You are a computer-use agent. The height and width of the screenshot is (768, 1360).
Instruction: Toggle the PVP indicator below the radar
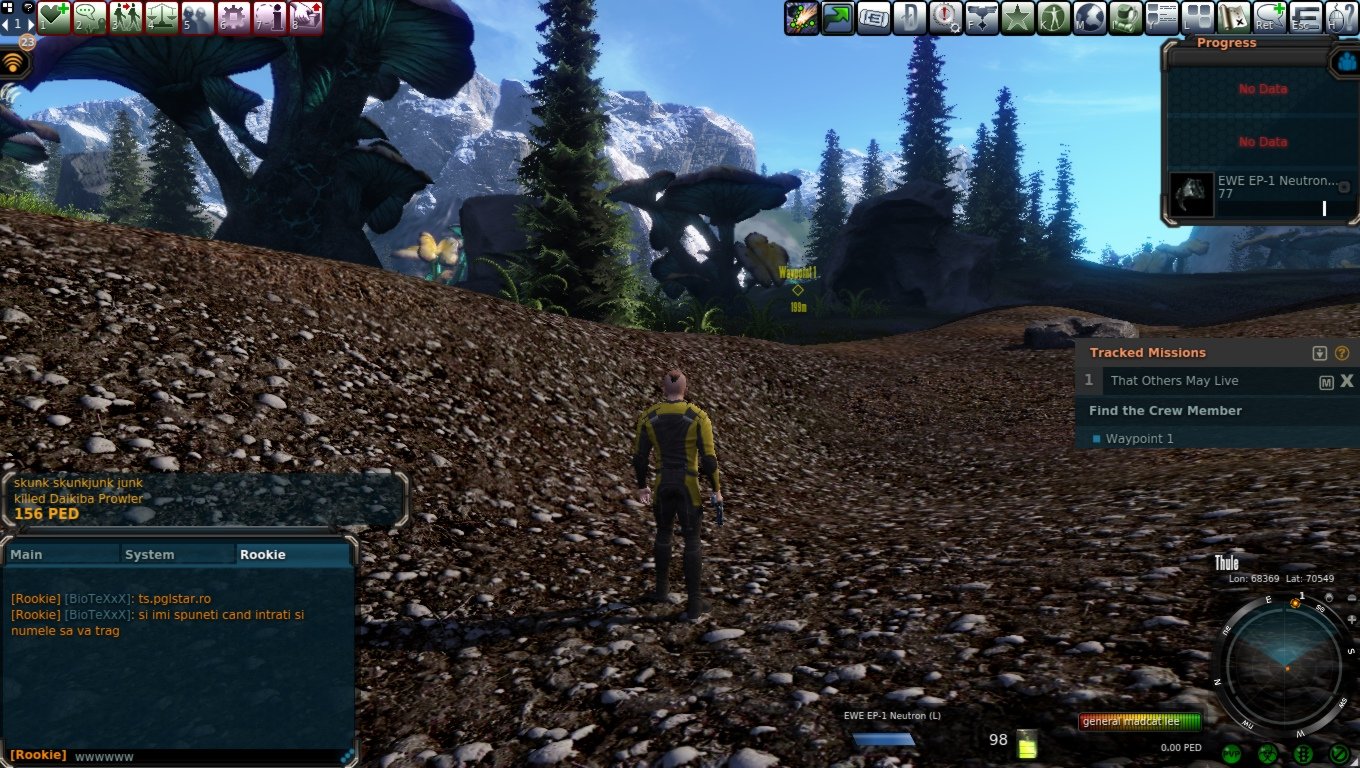pos(1231,754)
